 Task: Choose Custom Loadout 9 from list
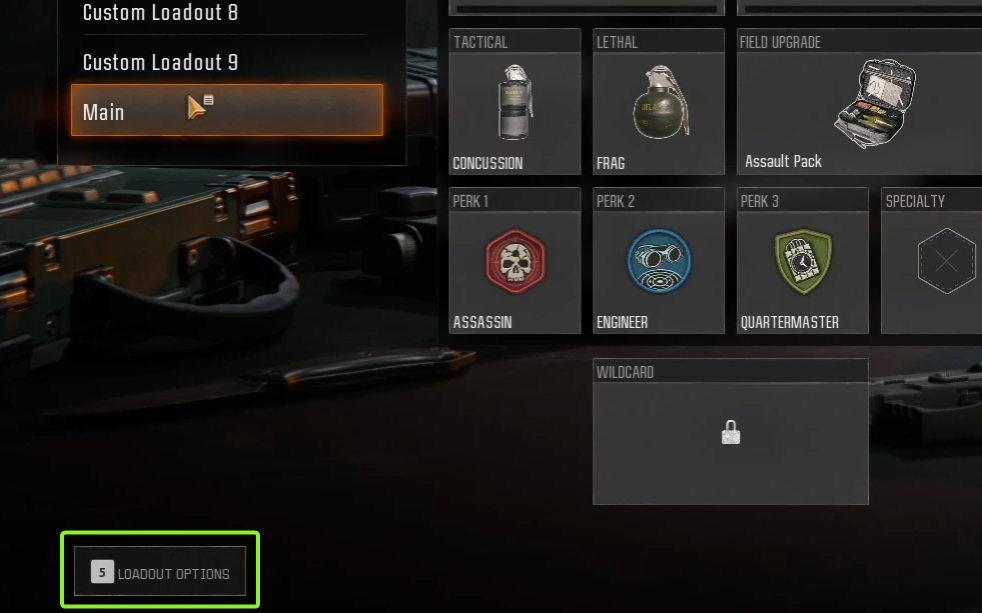pyautogui.click(x=160, y=62)
